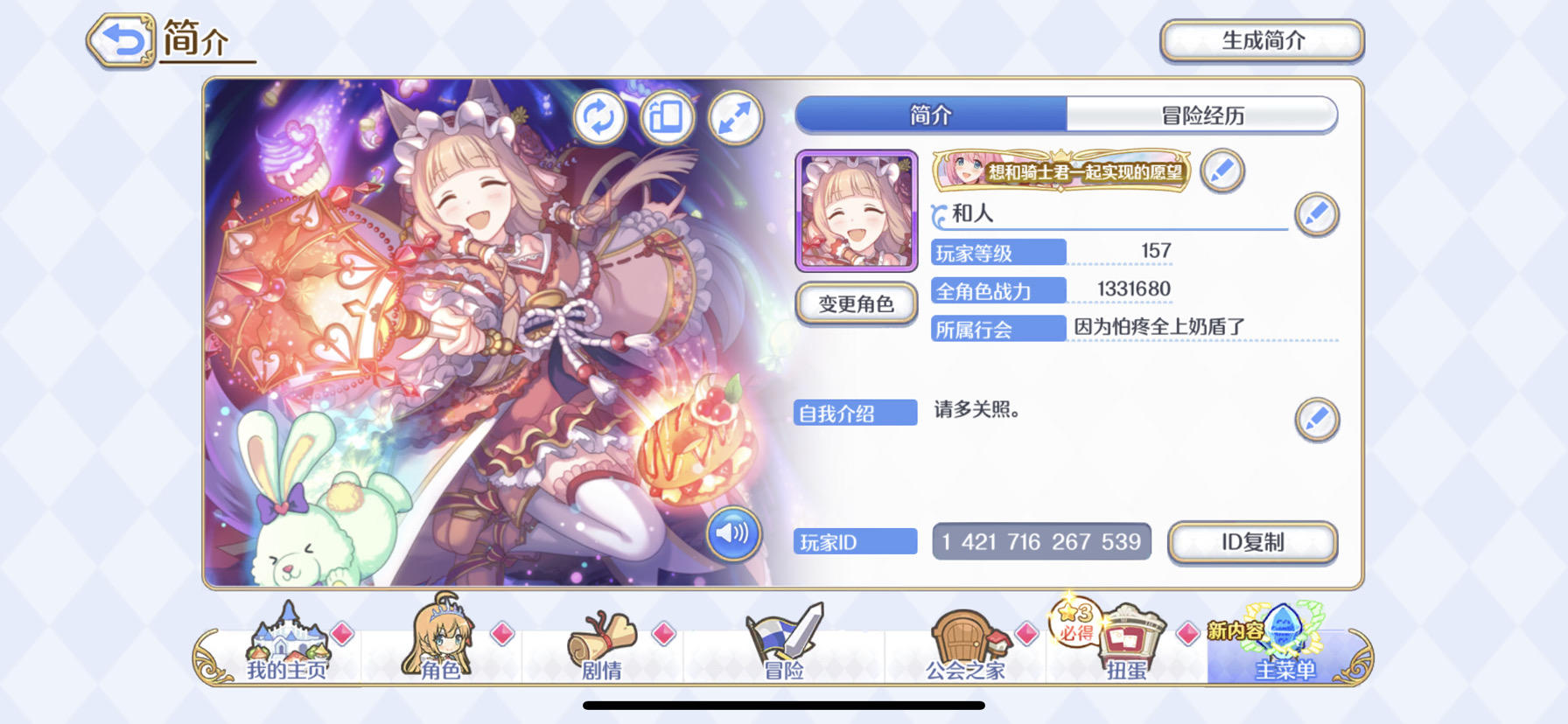Tap the pencil icon beside the title banner

[1222, 171]
